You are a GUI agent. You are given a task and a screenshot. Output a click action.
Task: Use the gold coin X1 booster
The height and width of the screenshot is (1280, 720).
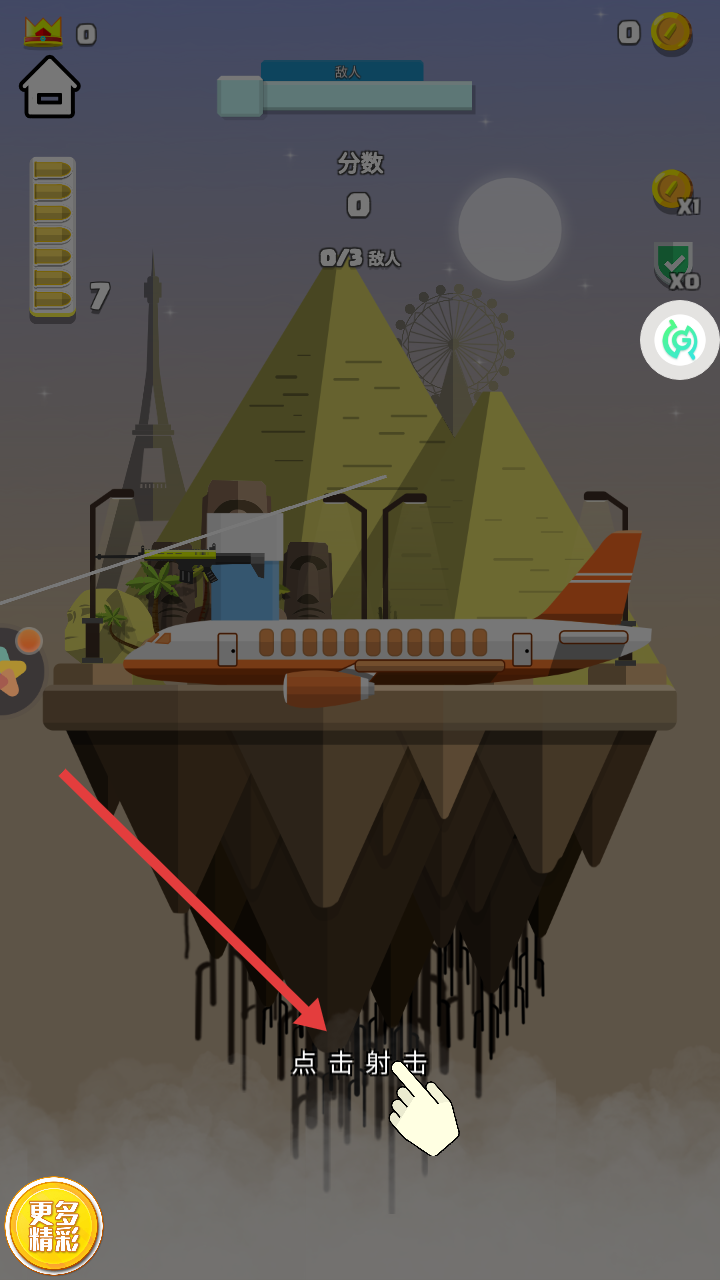[x=672, y=190]
